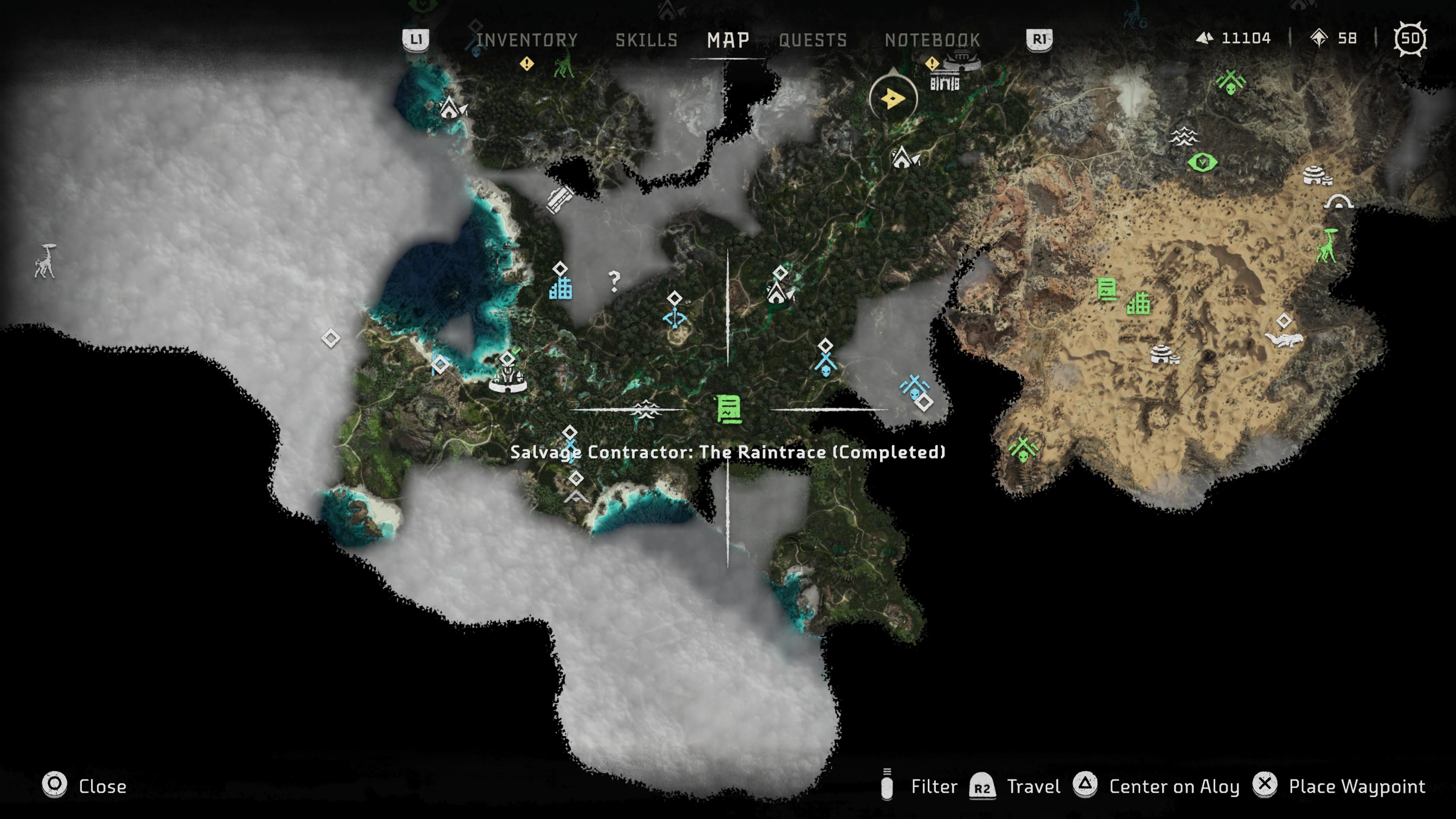The width and height of the screenshot is (1456, 819).
Task: Switch to the Inventory tab
Action: pyautogui.click(x=527, y=39)
